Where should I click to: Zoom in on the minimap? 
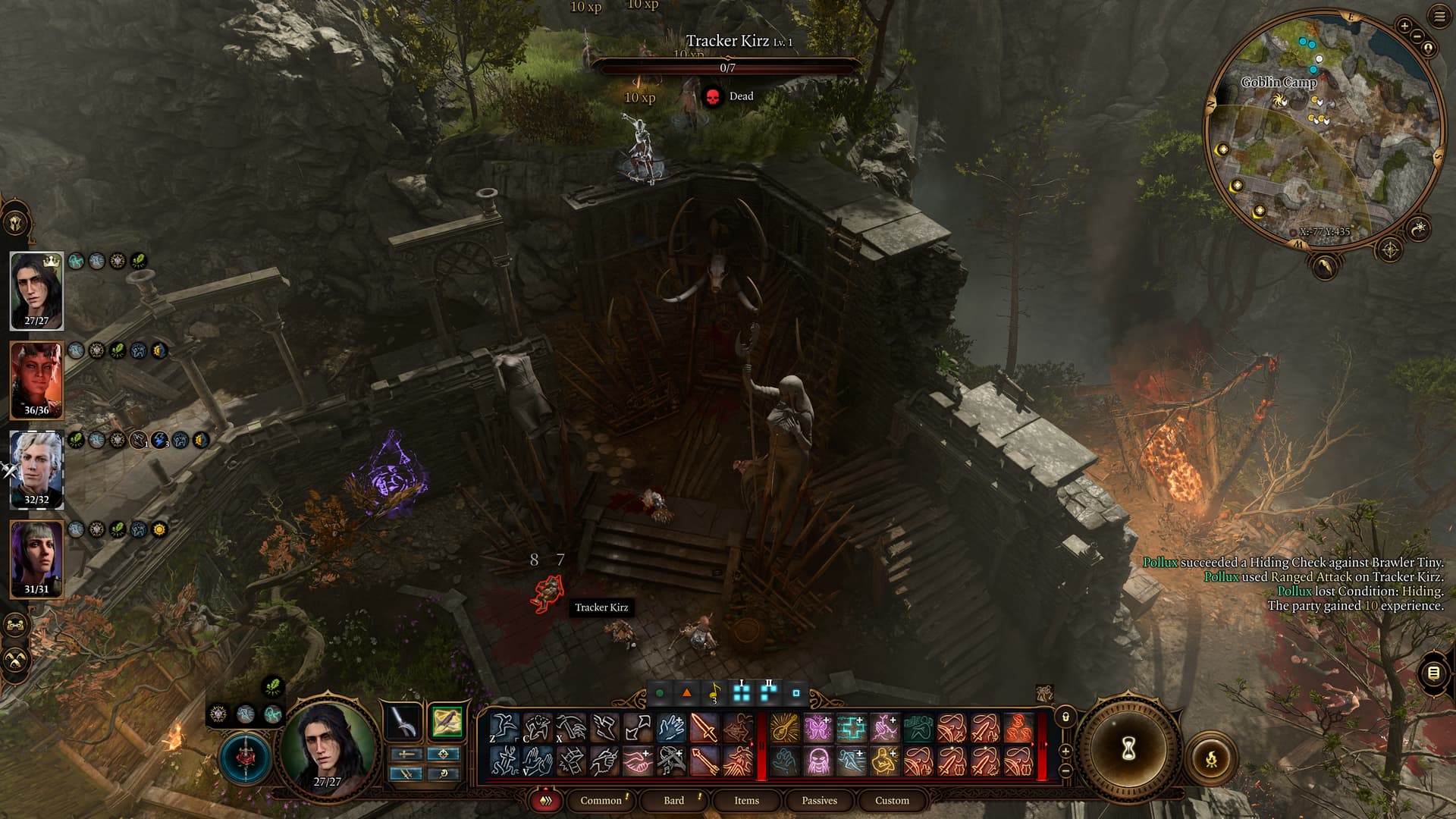click(x=1404, y=26)
